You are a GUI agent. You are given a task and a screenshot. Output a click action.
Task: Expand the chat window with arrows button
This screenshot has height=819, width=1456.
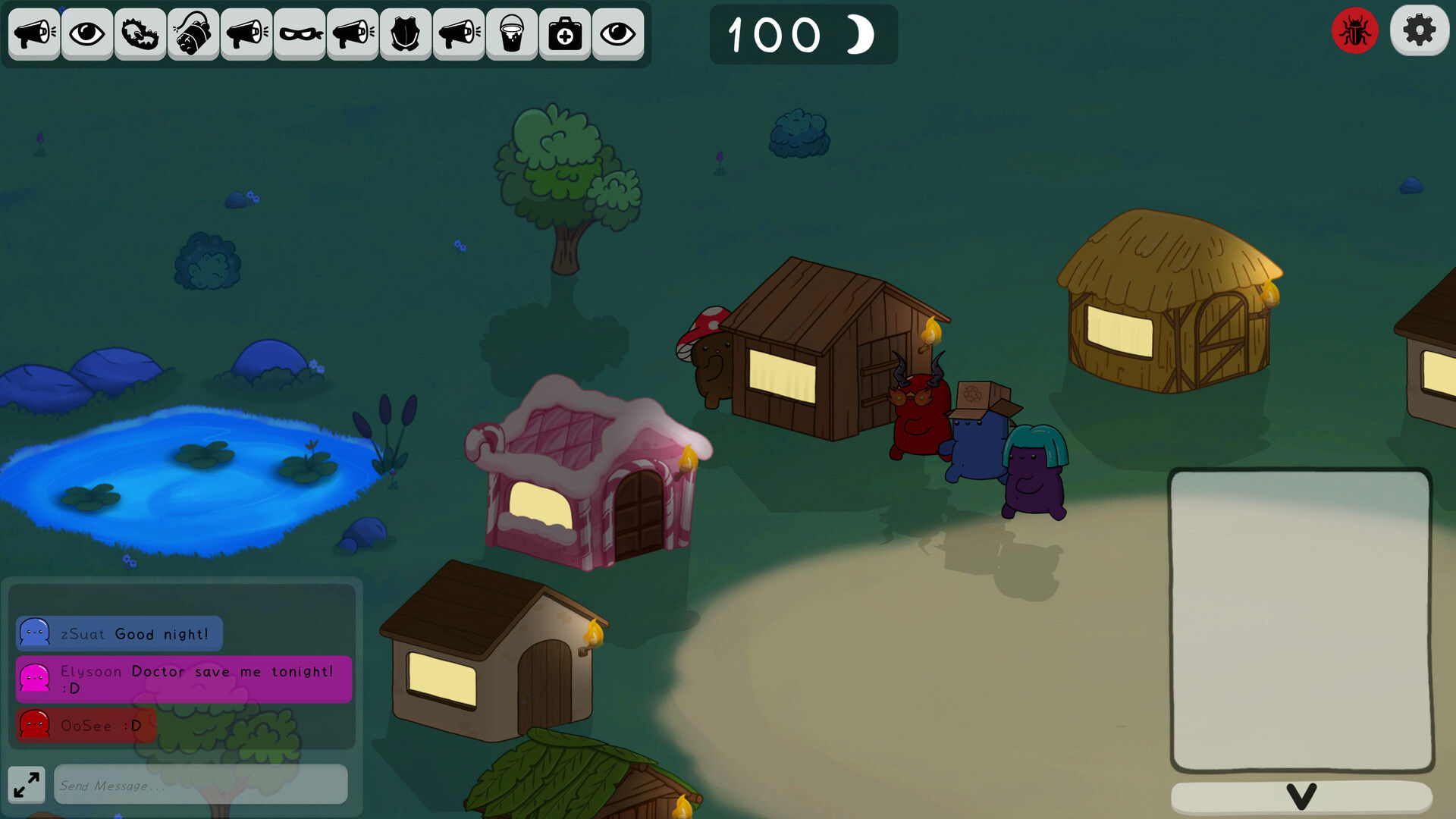pos(27,784)
